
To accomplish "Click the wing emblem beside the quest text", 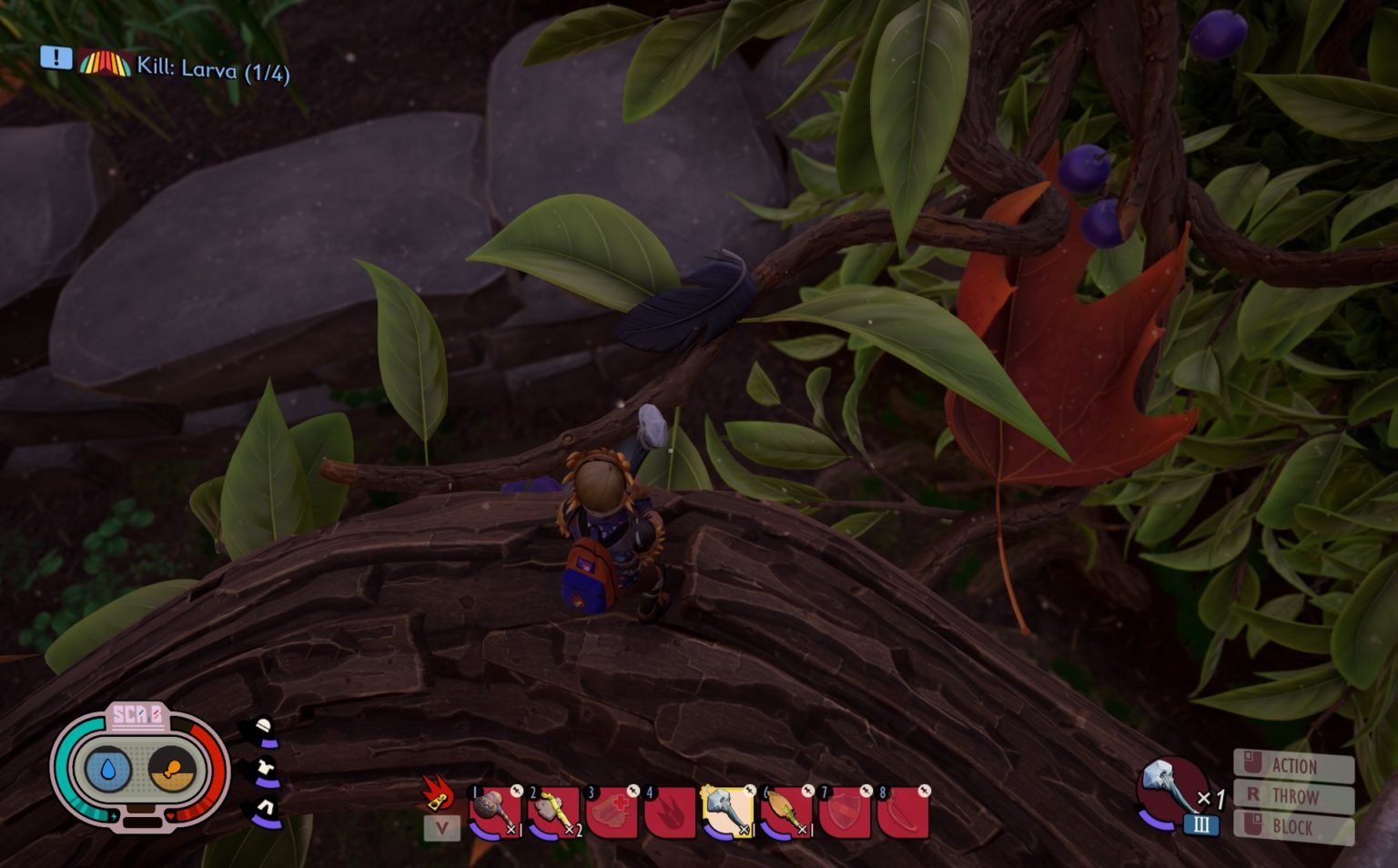I will click(x=103, y=64).
